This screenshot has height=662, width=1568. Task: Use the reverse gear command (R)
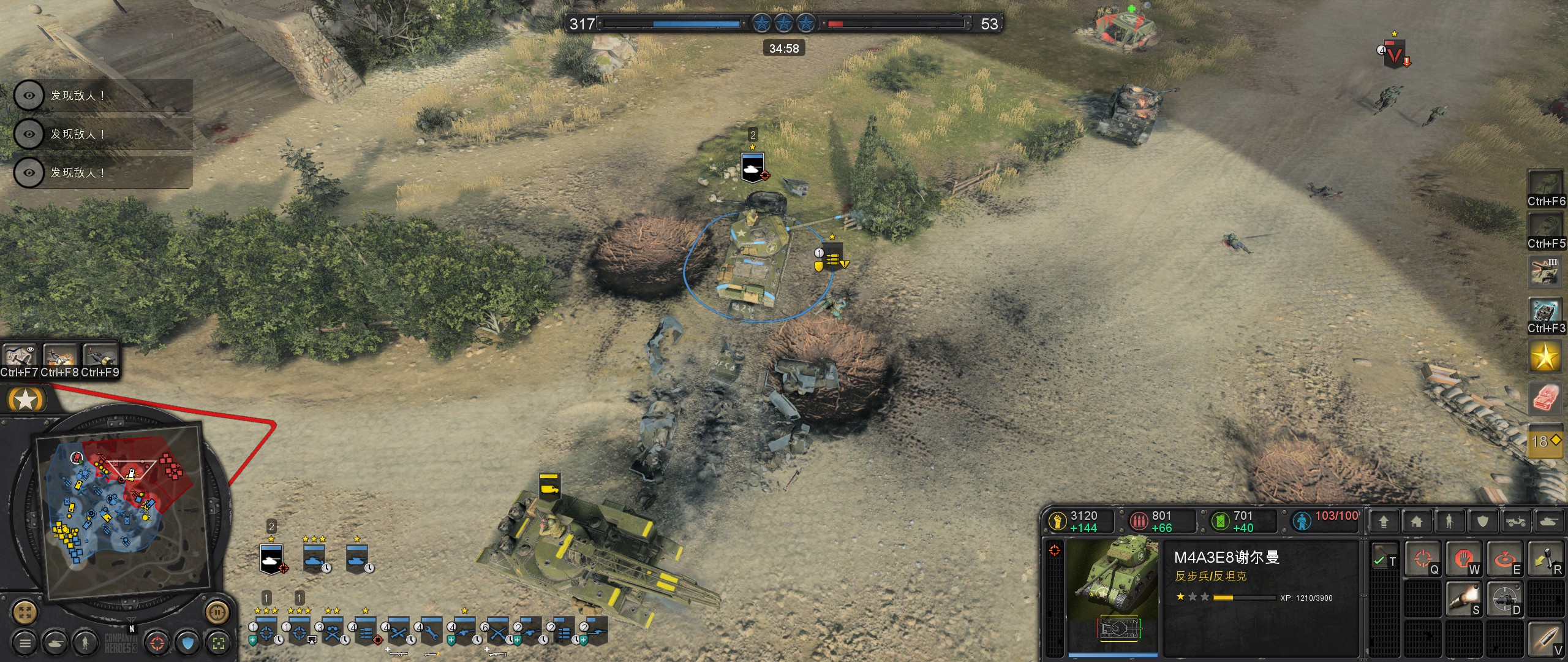pyautogui.click(x=1545, y=558)
